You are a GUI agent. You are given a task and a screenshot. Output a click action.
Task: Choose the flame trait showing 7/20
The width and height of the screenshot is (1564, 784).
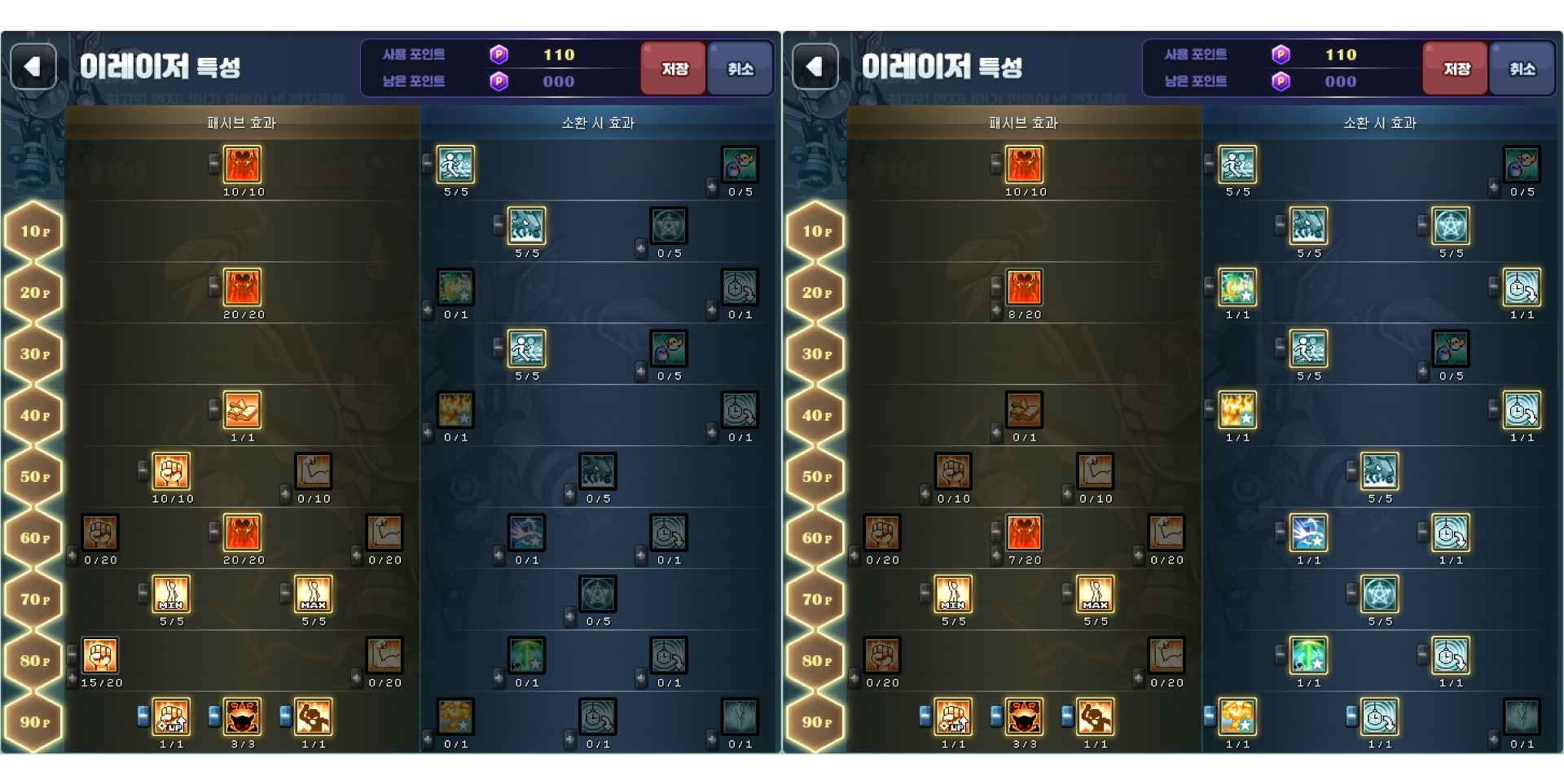point(1024,533)
